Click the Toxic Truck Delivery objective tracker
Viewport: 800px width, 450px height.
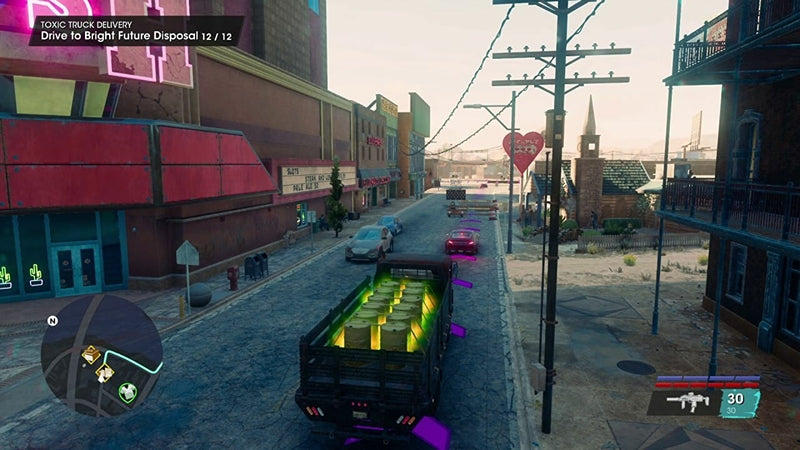point(134,30)
